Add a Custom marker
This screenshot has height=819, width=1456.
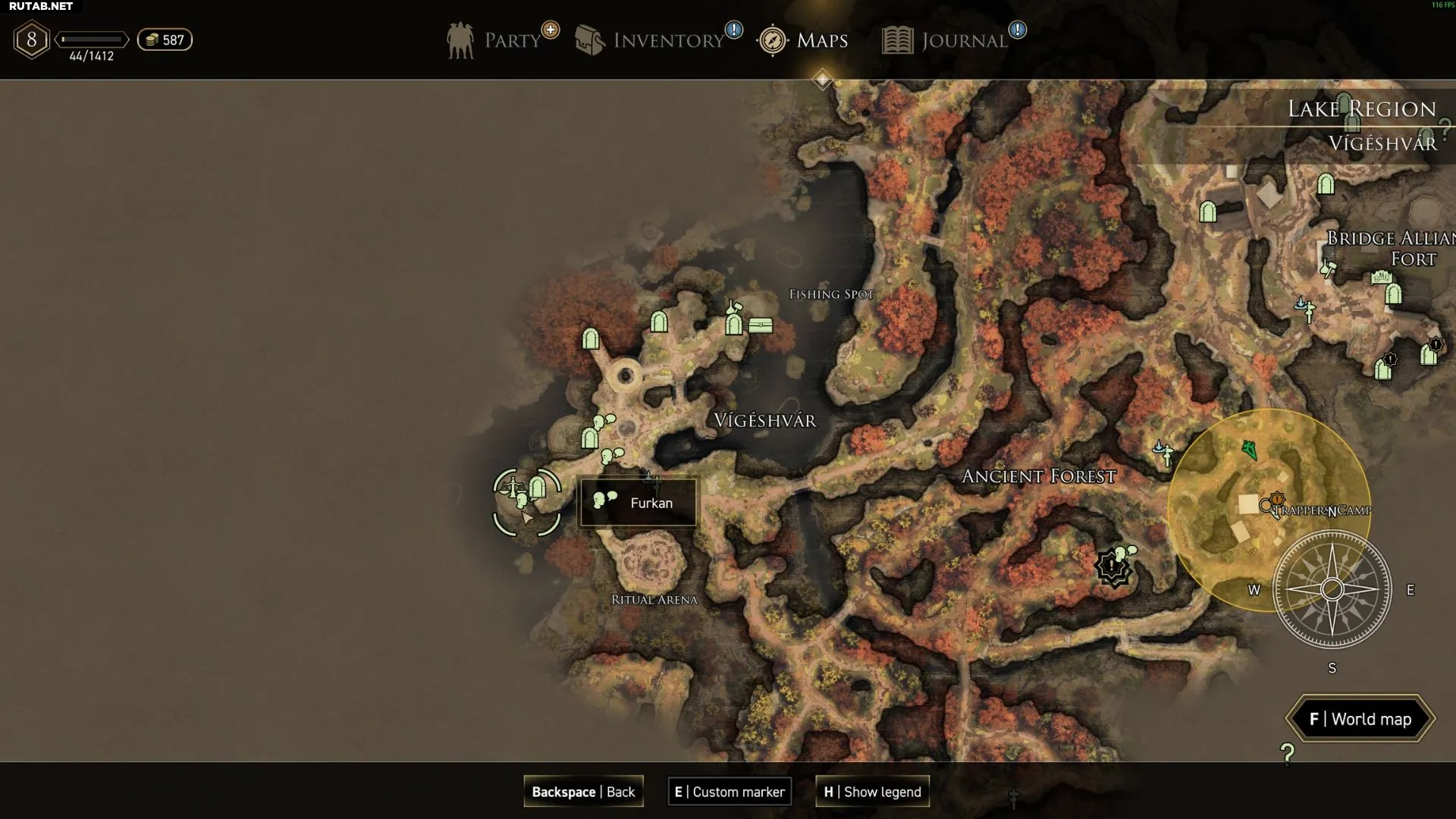(x=730, y=792)
